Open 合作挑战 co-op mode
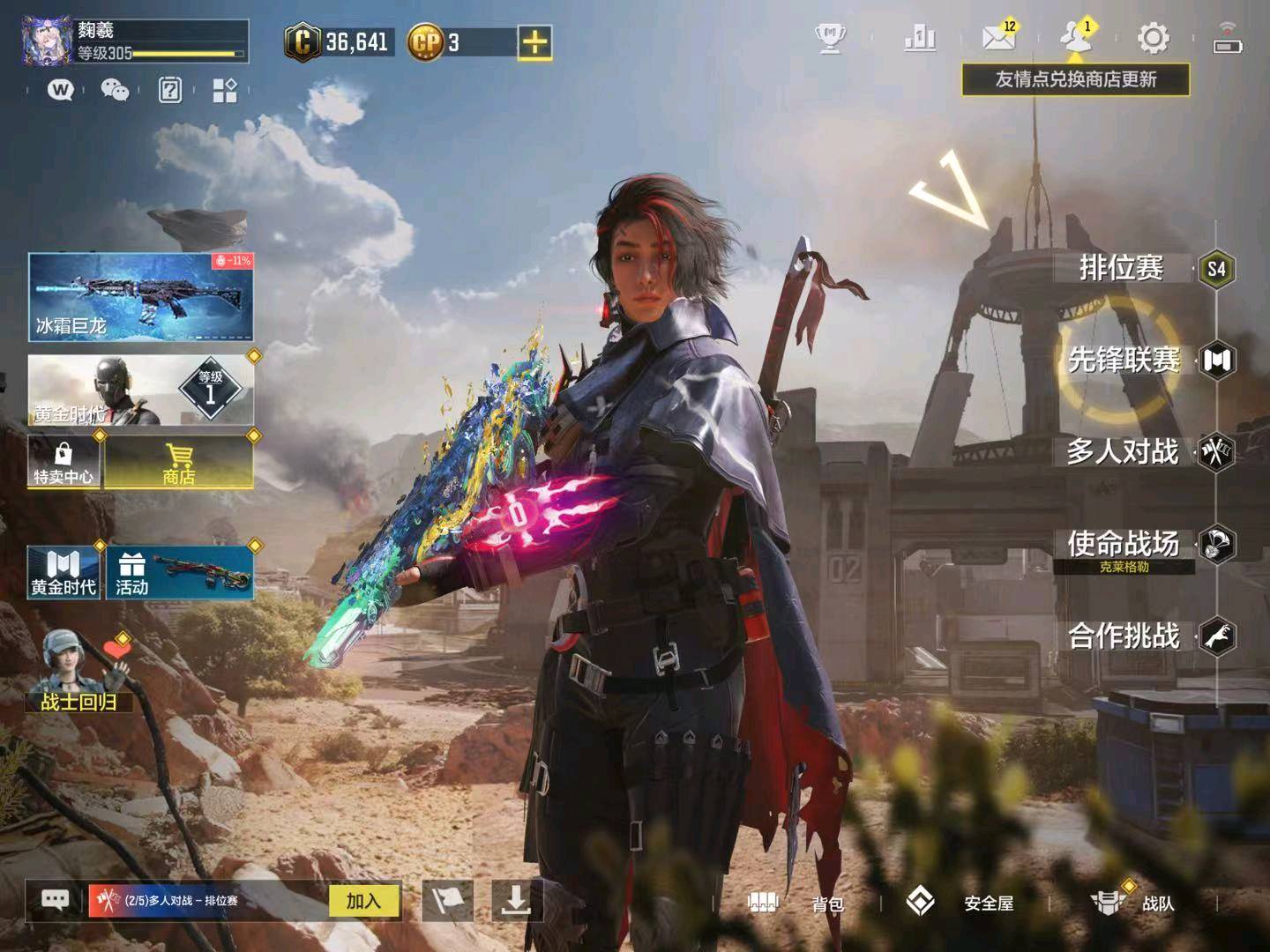The image size is (1270, 952). (x=1124, y=636)
